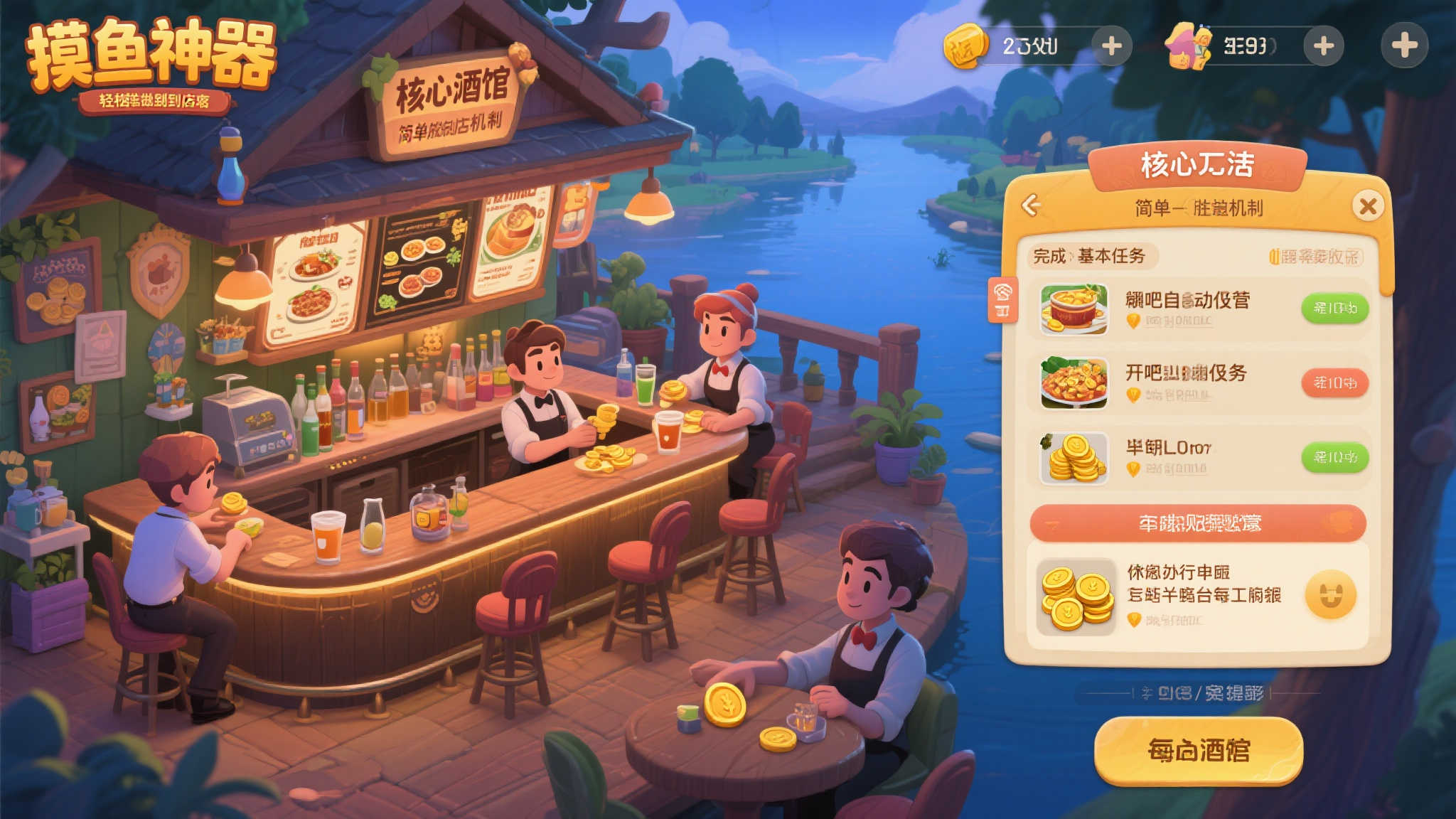Open the orange side tab on the panel's left edge
Viewport: 1456px width, 819px height.
tap(1003, 299)
